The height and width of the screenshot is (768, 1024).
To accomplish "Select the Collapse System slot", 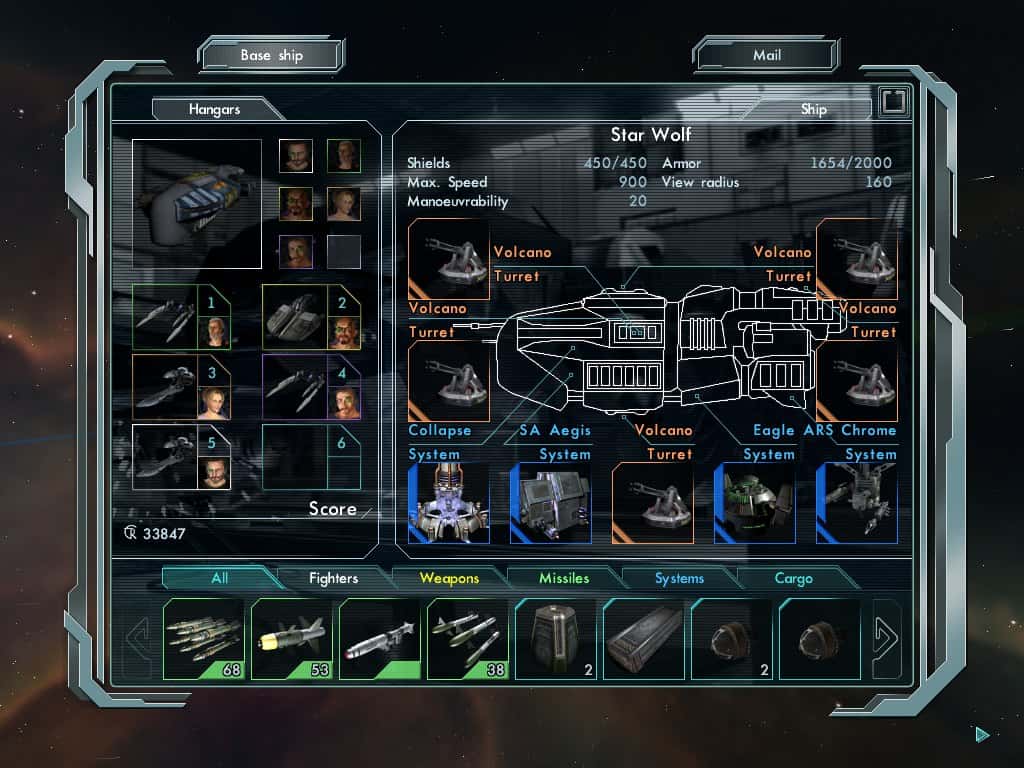I will pos(448,502).
